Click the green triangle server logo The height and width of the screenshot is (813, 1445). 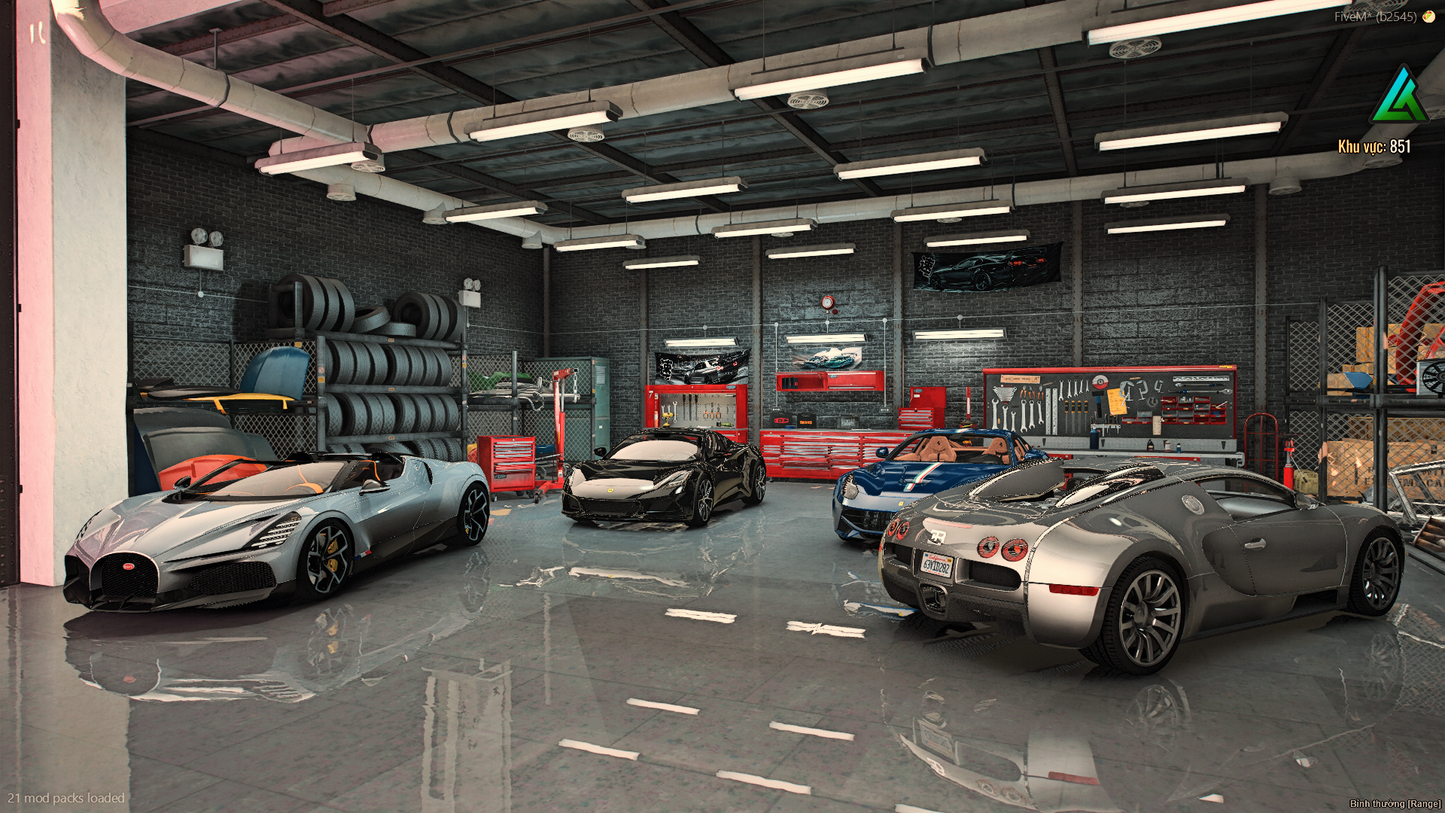pos(1399,97)
